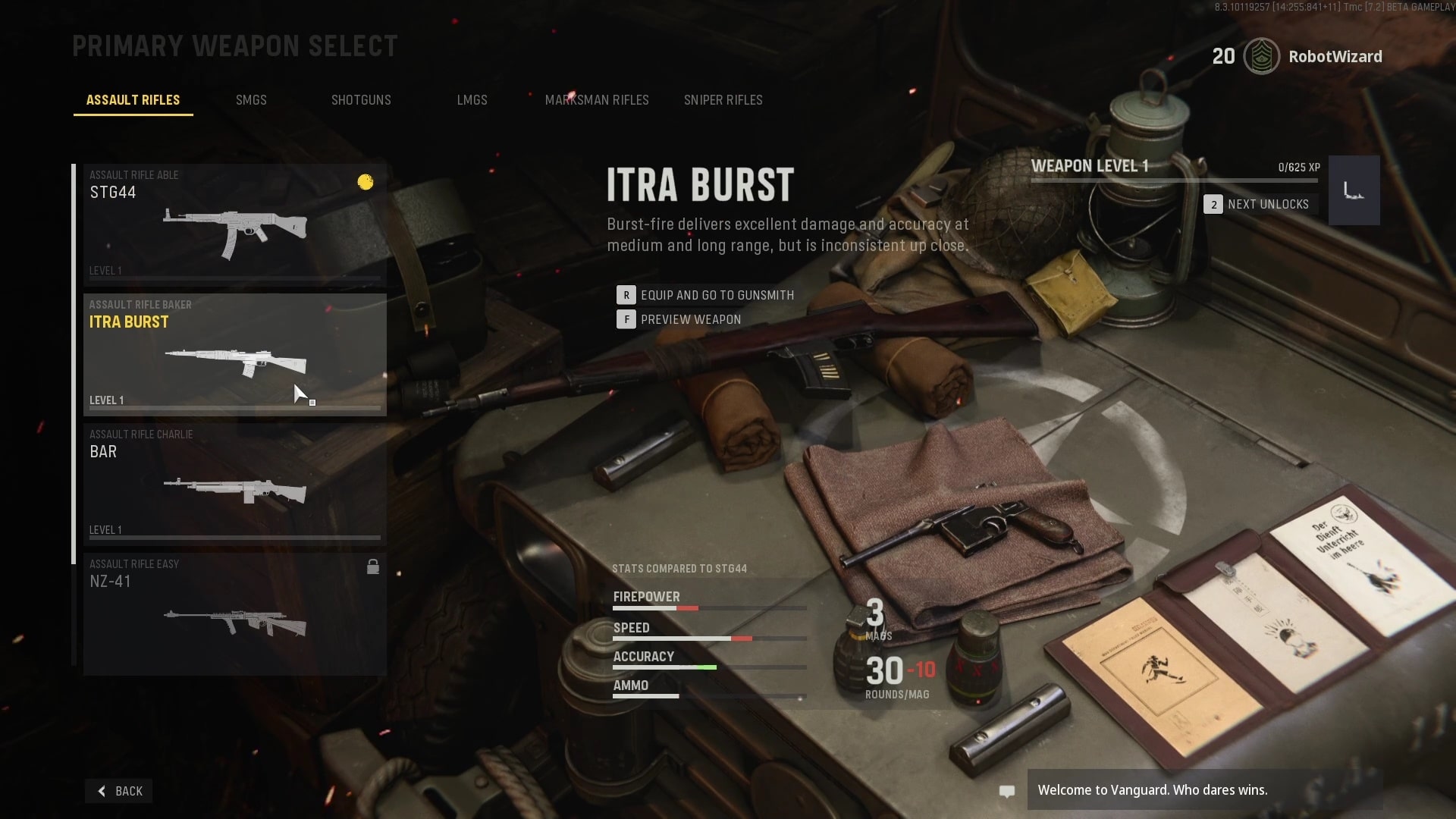This screenshot has width=1456, height=819.
Task: Select the LMGs tab
Action: tap(472, 100)
